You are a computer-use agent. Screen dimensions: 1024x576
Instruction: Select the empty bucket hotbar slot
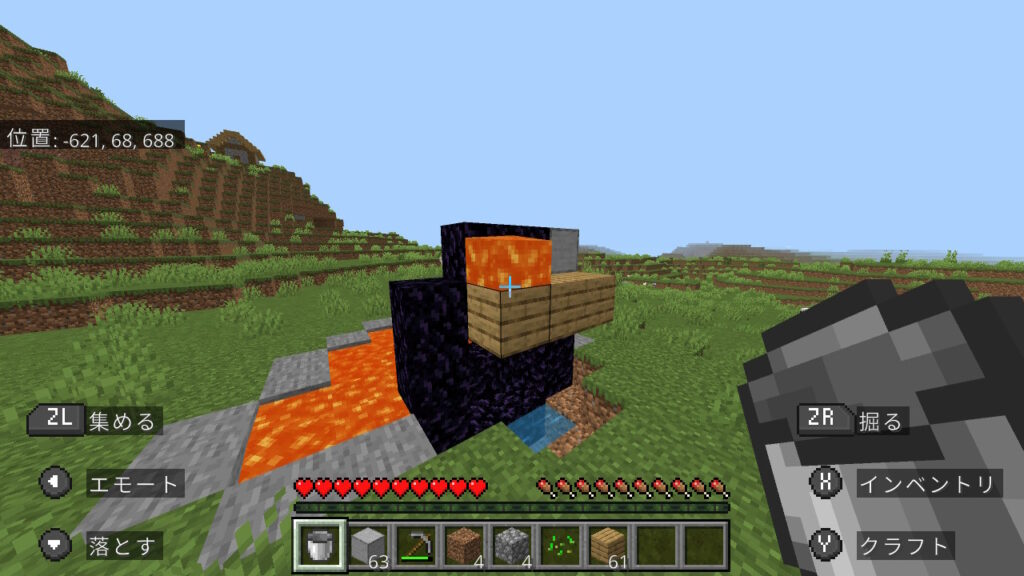pos(320,545)
